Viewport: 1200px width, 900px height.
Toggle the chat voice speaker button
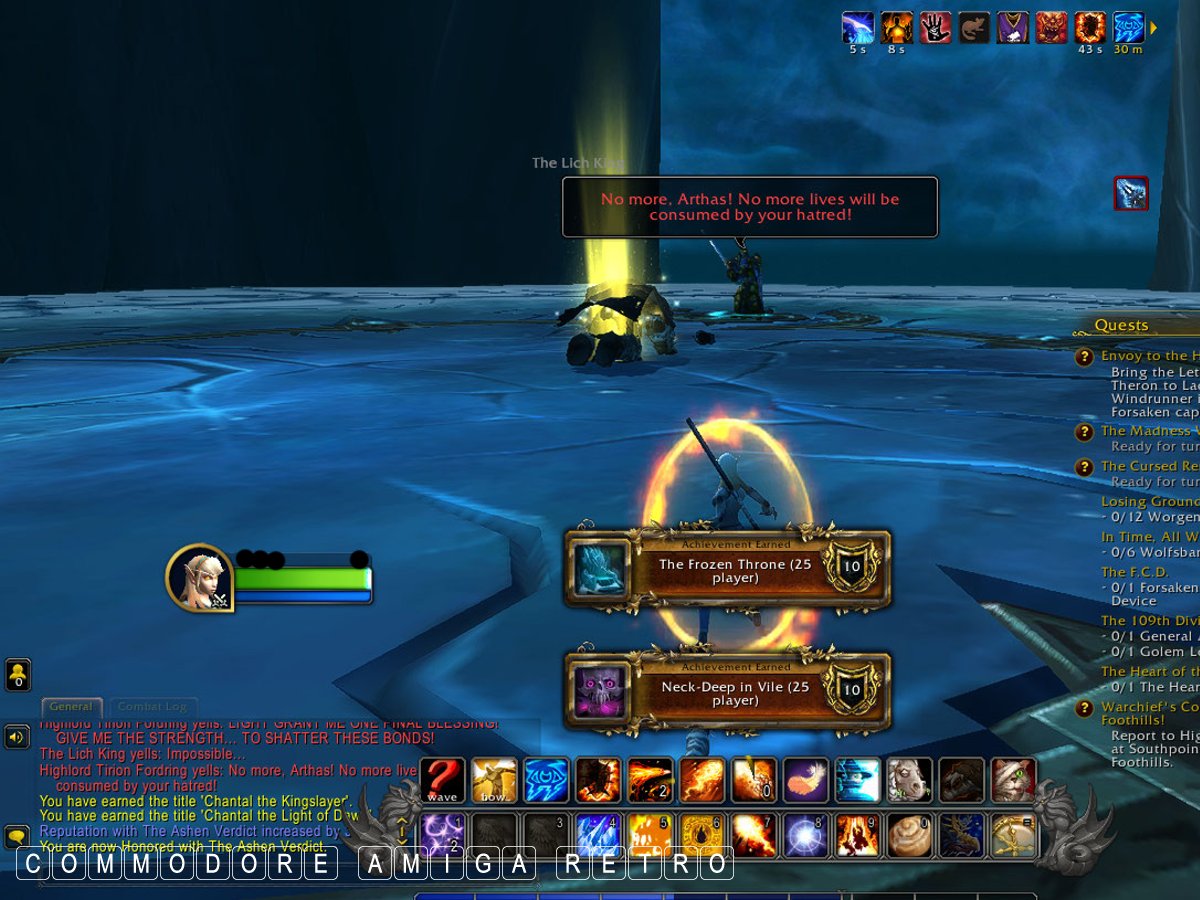pyautogui.click(x=17, y=738)
